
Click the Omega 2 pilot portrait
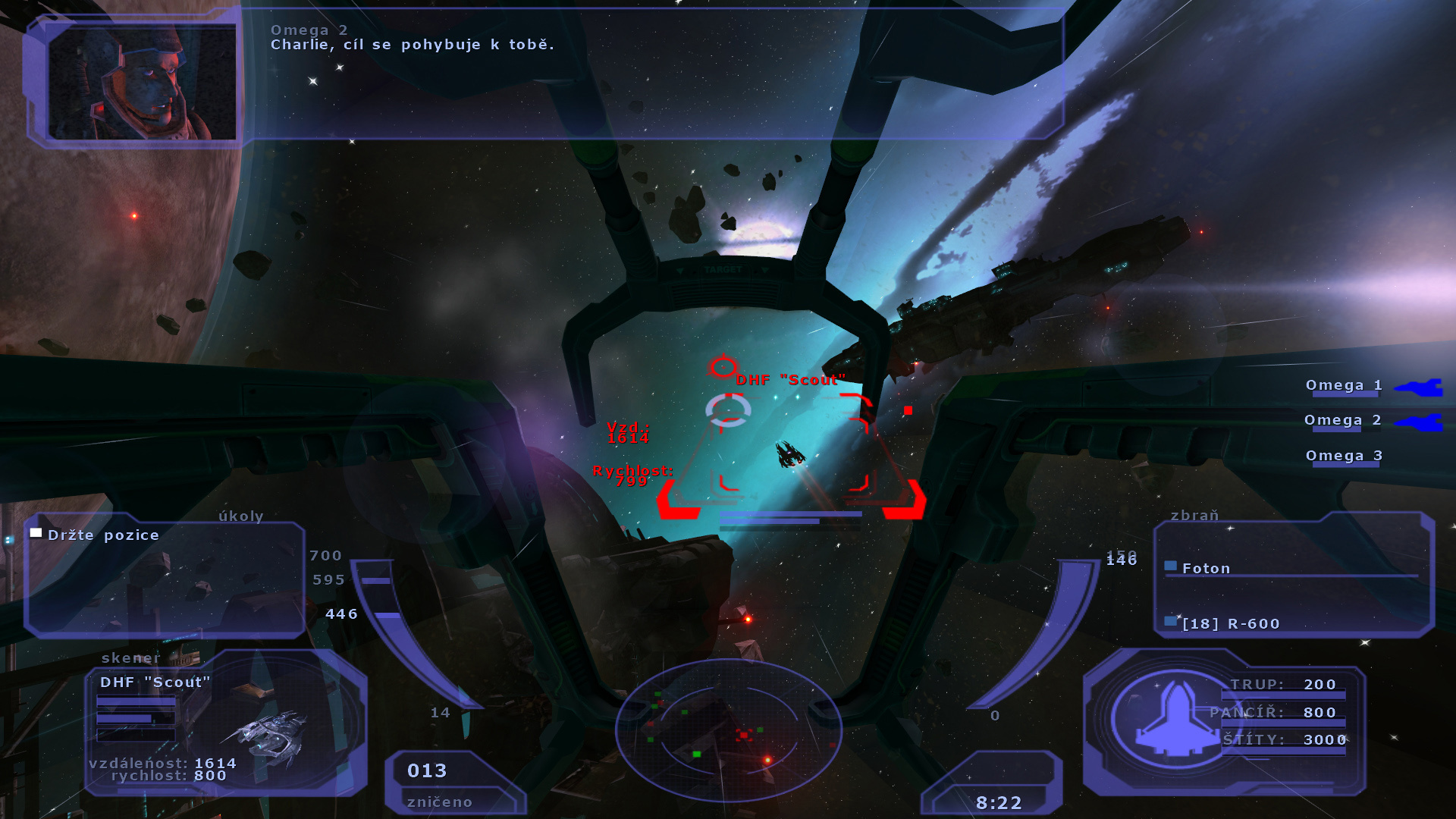142,81
